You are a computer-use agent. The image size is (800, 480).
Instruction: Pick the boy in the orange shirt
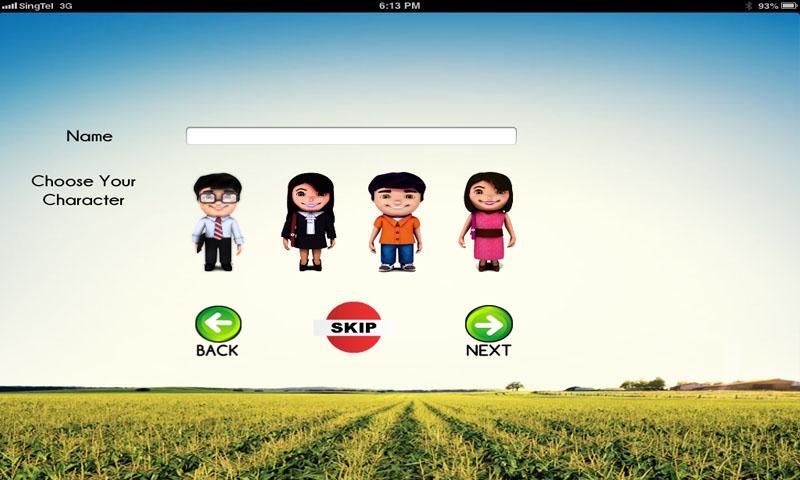(396, 222)
